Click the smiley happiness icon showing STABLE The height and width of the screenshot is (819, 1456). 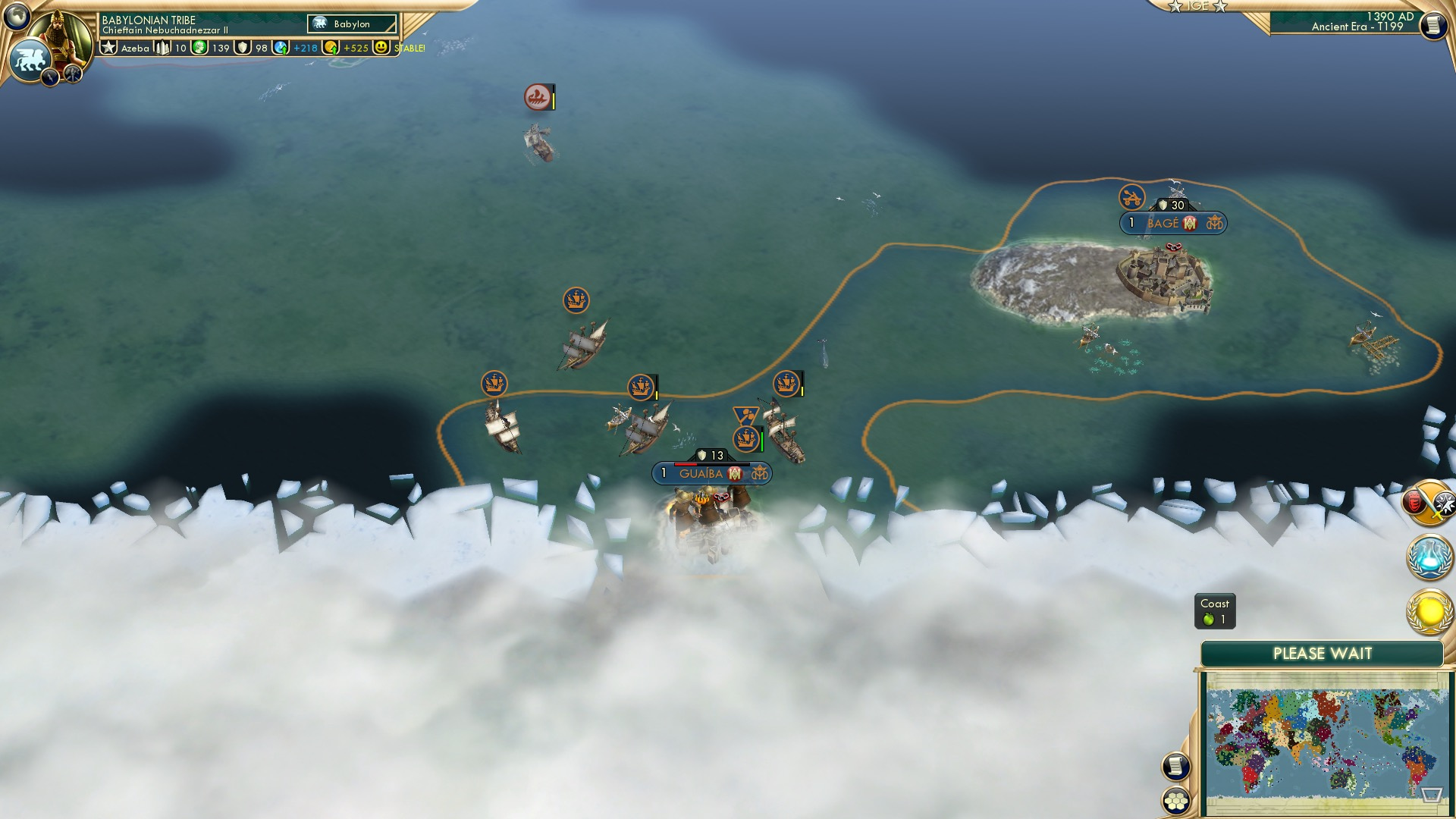pos(381,48)
